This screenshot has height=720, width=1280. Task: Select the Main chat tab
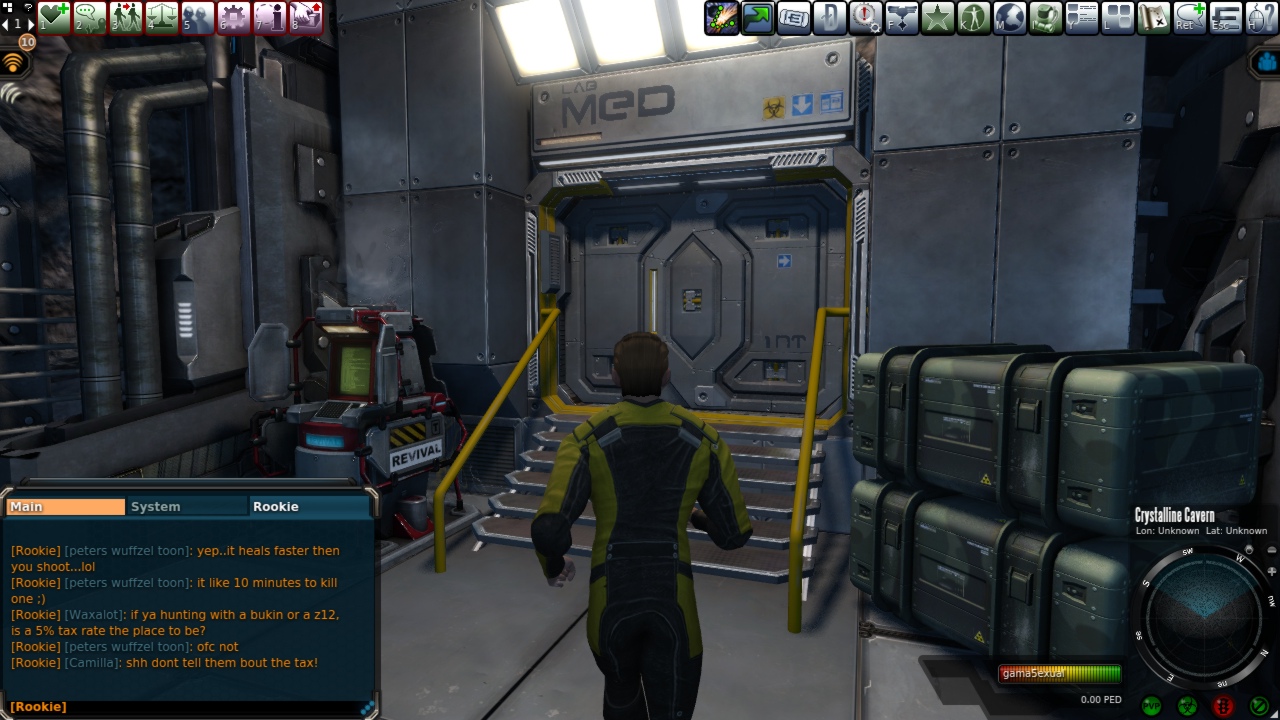point(65,507)
